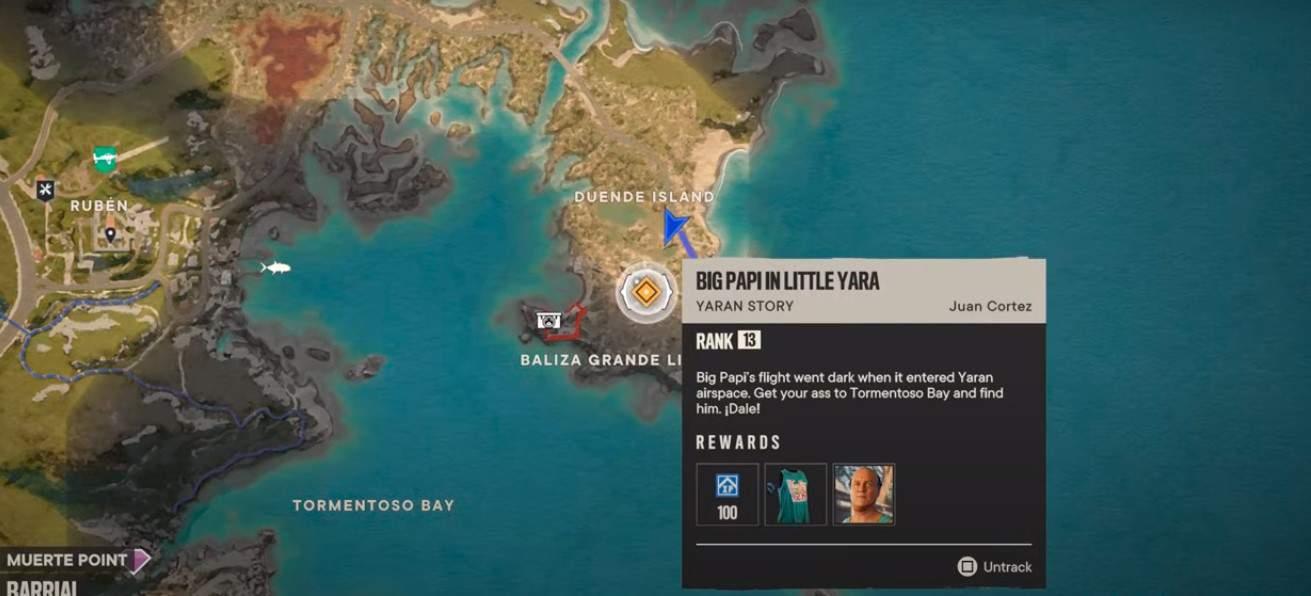Click the blue player arrow on Duende Island
1311x596 pixels.
coord(674,226)
